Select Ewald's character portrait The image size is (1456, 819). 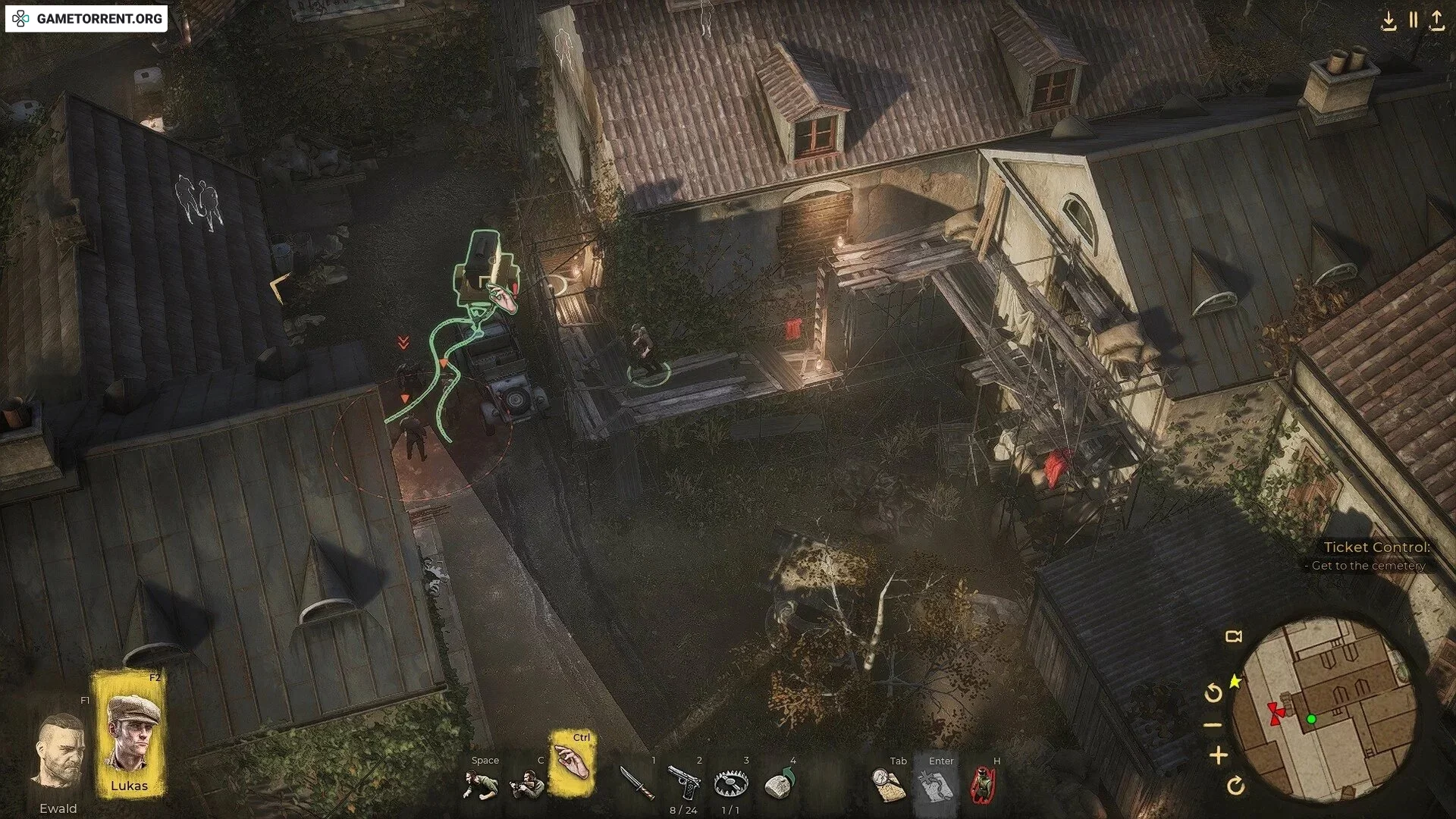tap(59, 752)
